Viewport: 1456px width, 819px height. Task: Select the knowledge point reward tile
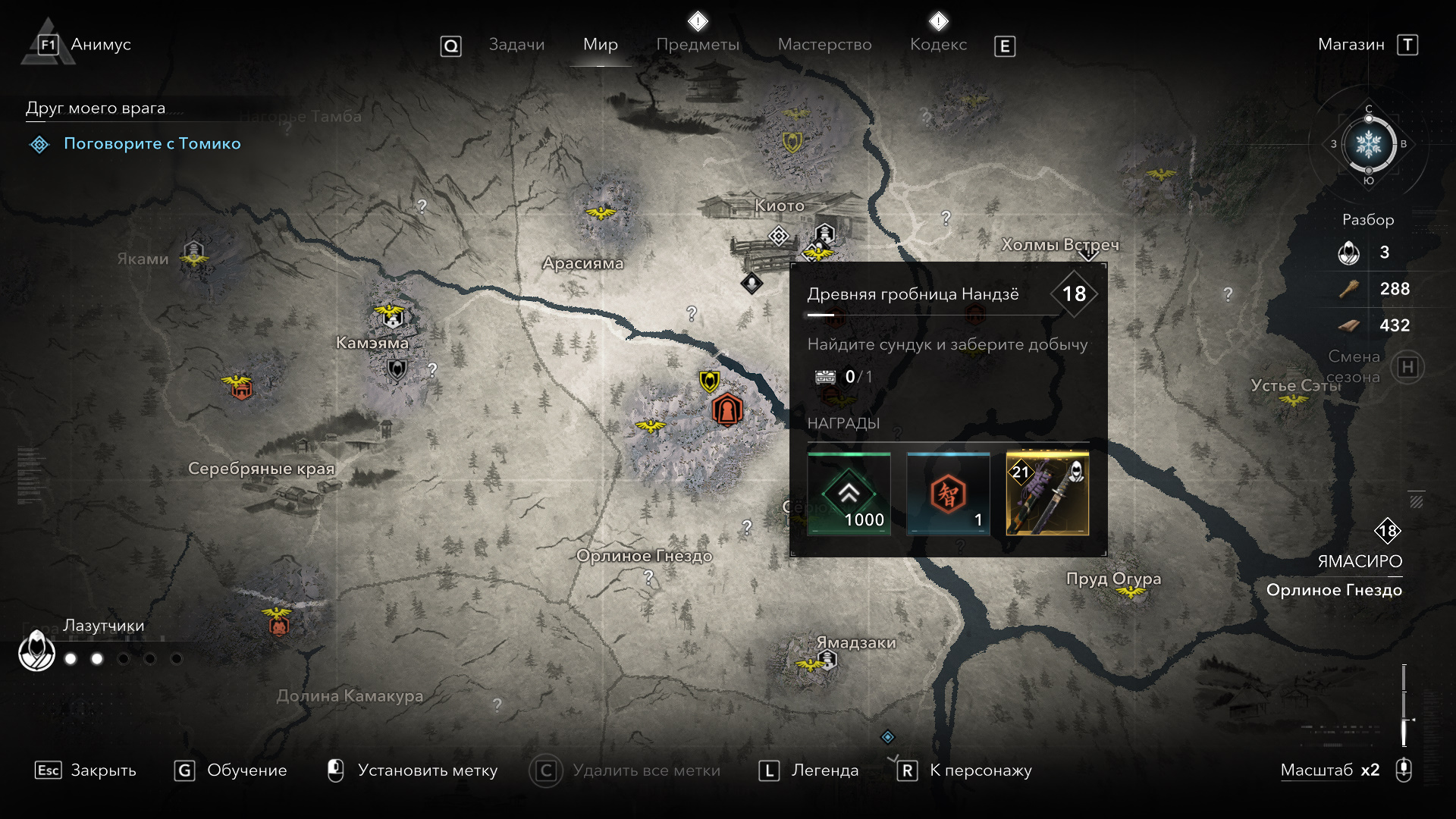(x=948, y=494)
